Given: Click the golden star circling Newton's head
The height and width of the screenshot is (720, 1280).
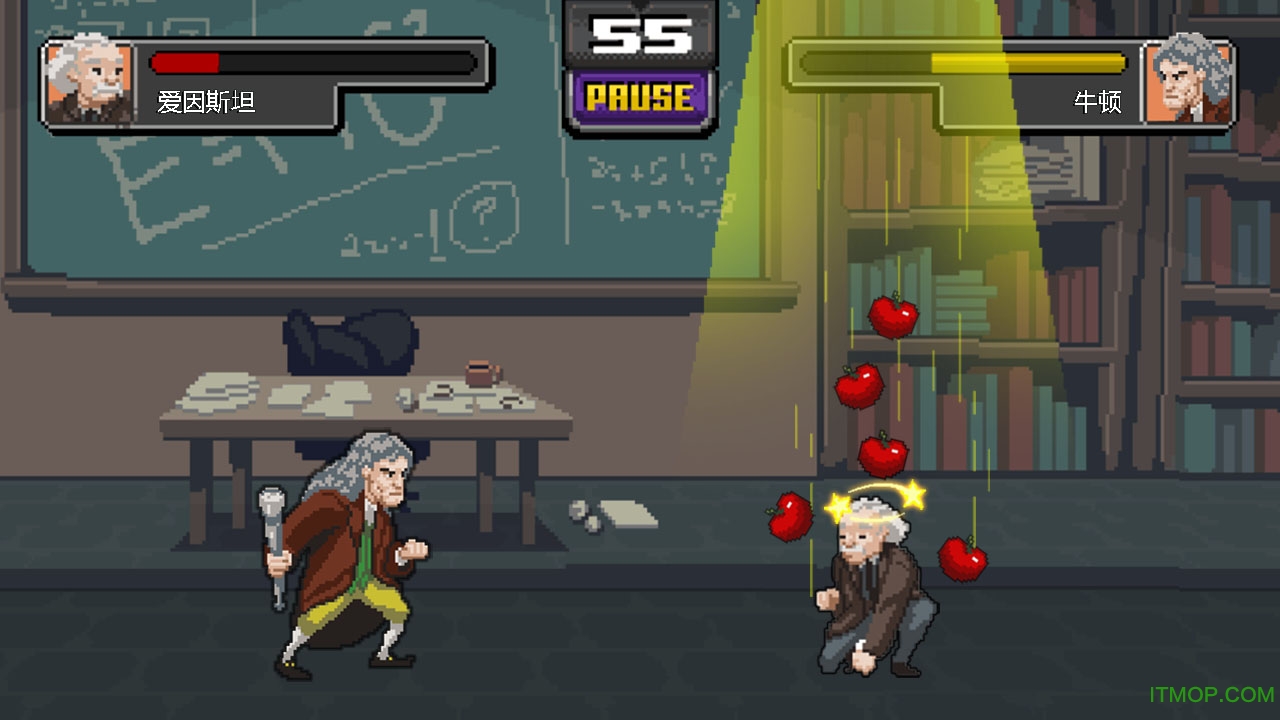Looking at the screenshot, I should coord(912,492).
